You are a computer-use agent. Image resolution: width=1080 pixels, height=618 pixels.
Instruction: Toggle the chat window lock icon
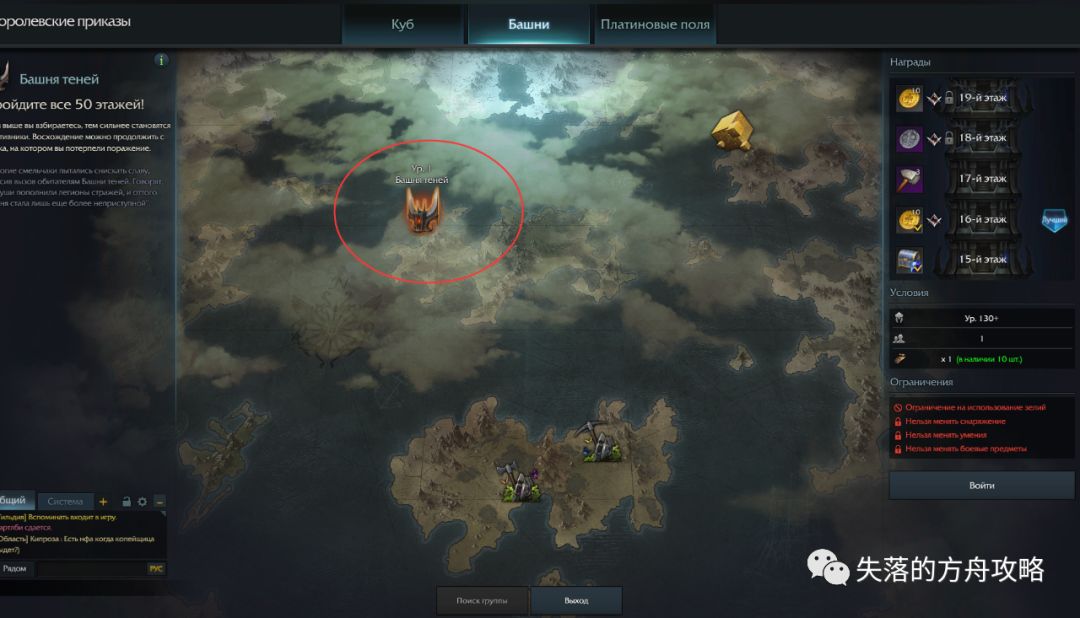point(127,501)
